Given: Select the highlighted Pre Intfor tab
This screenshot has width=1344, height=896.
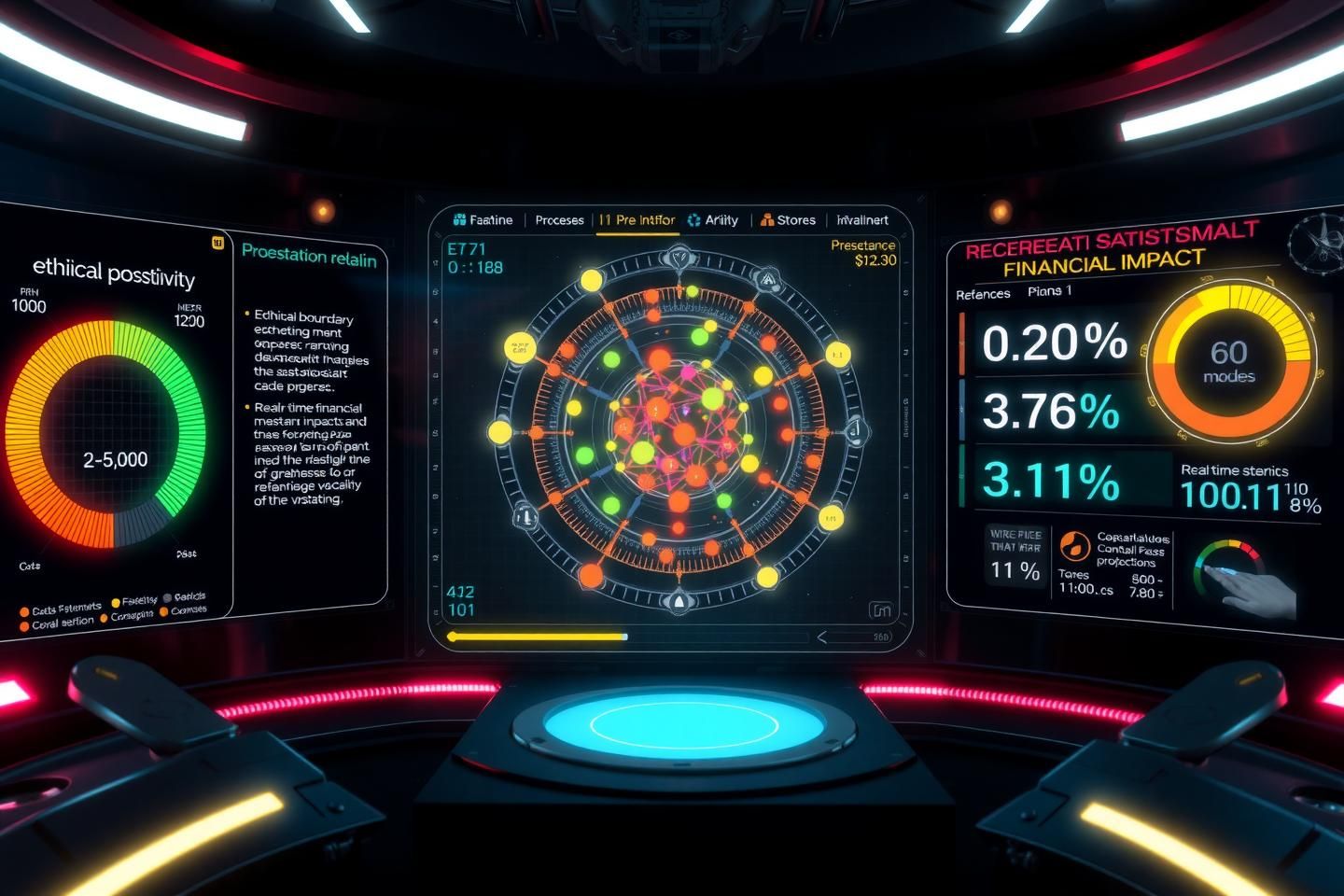Looking at the screenshot, I should coord(637,220).
